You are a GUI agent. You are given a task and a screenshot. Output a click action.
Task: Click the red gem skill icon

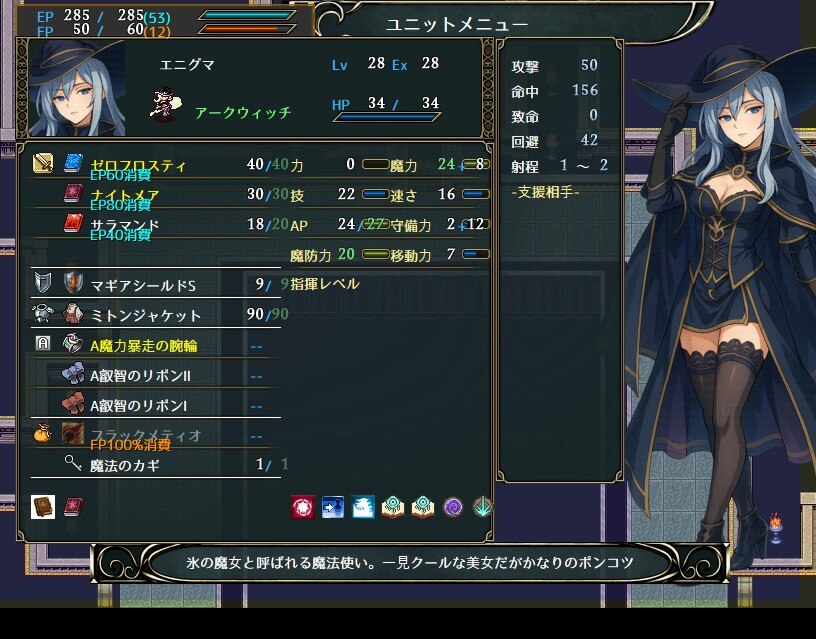[x=302, y=507]
